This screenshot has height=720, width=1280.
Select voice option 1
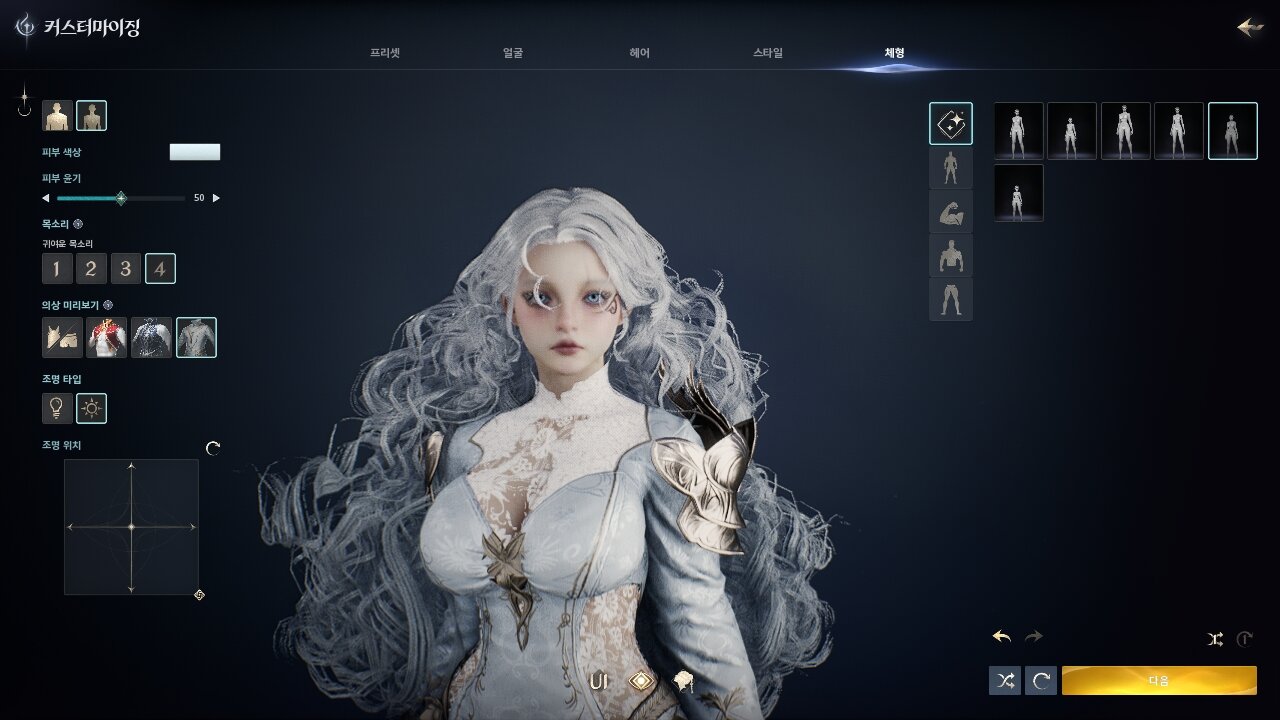tap(57, 268)
